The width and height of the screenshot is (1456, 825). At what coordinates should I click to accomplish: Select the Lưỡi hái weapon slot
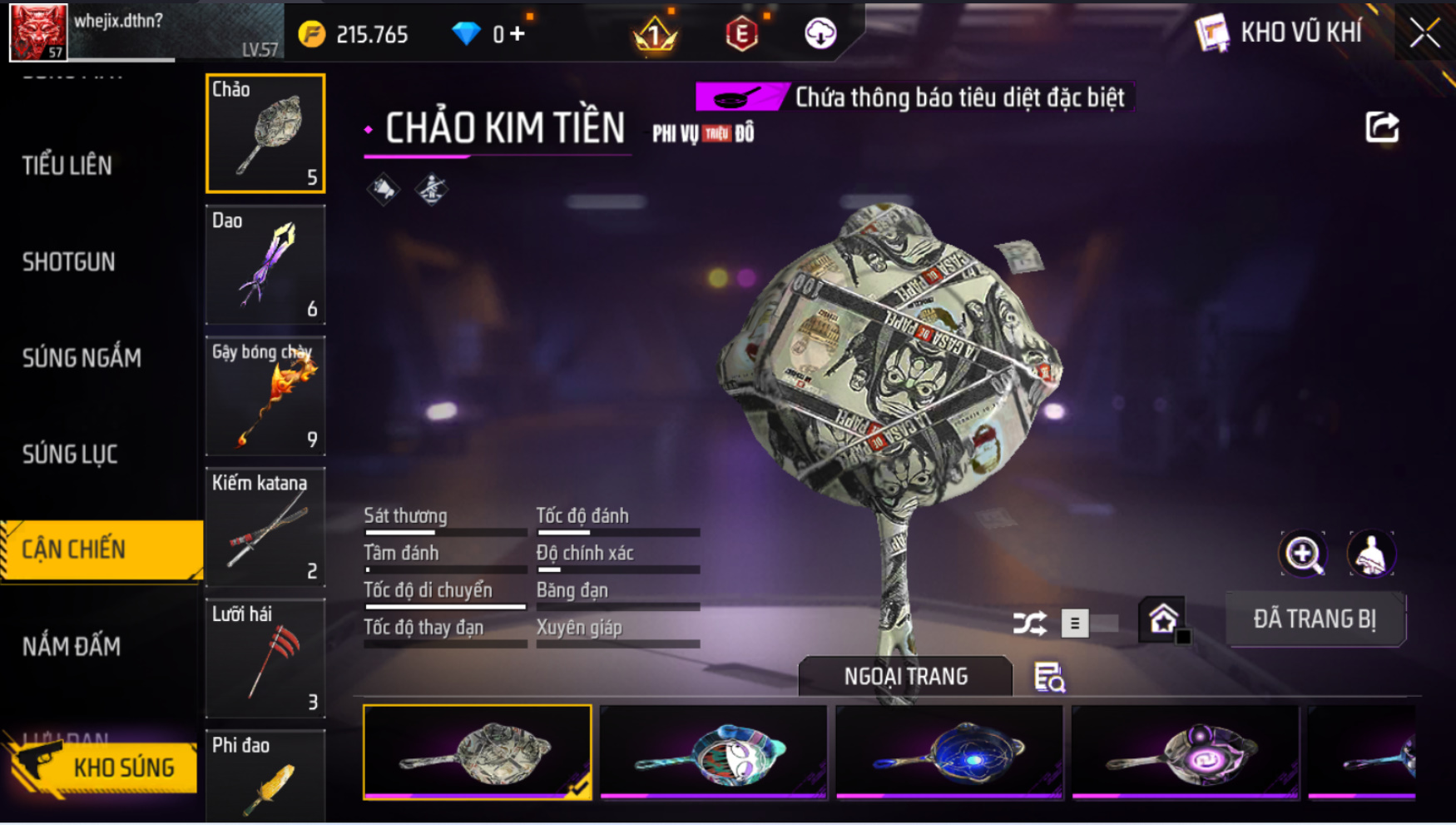tap(265, 659)
